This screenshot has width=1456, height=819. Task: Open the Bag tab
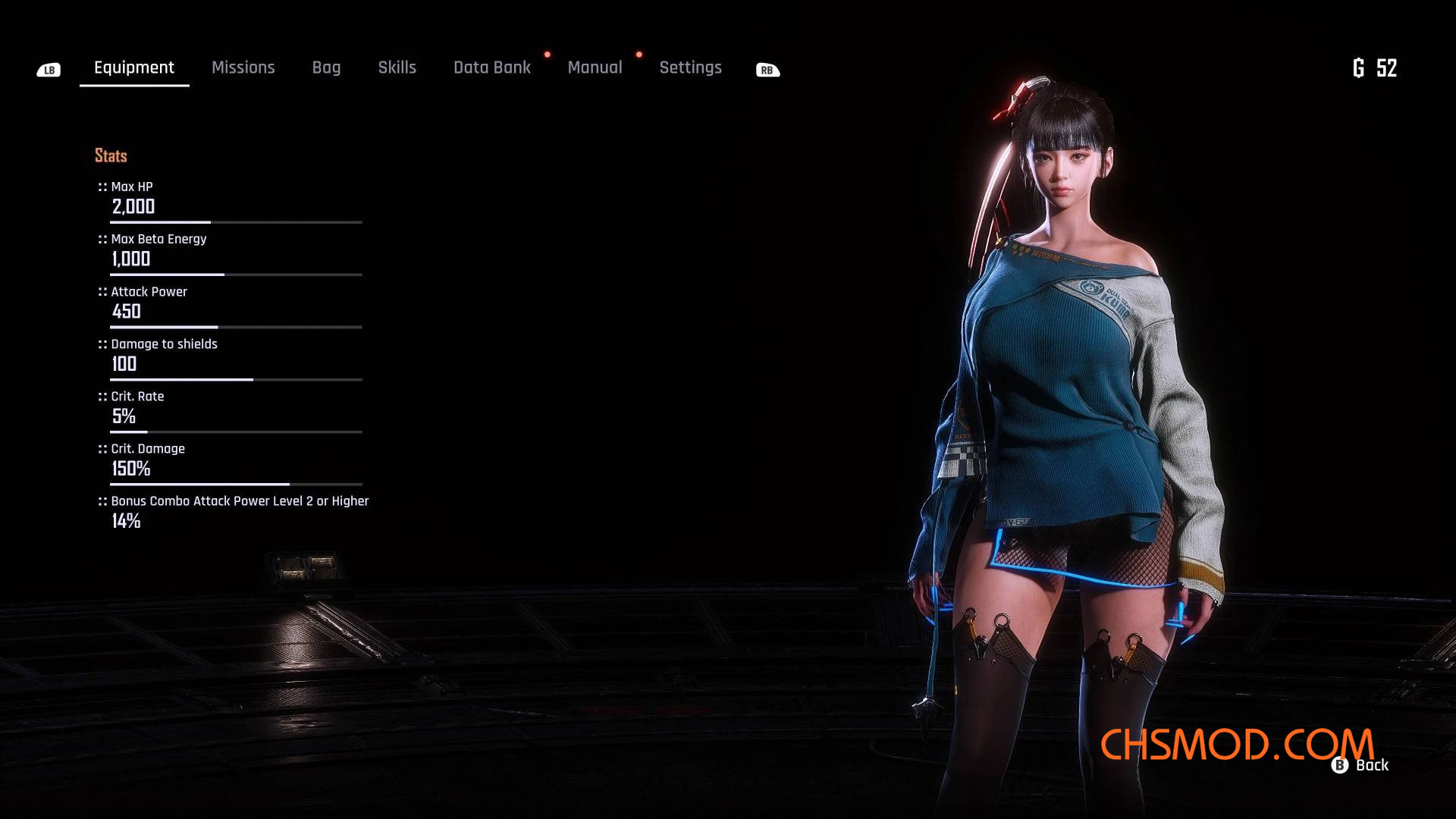326,67
